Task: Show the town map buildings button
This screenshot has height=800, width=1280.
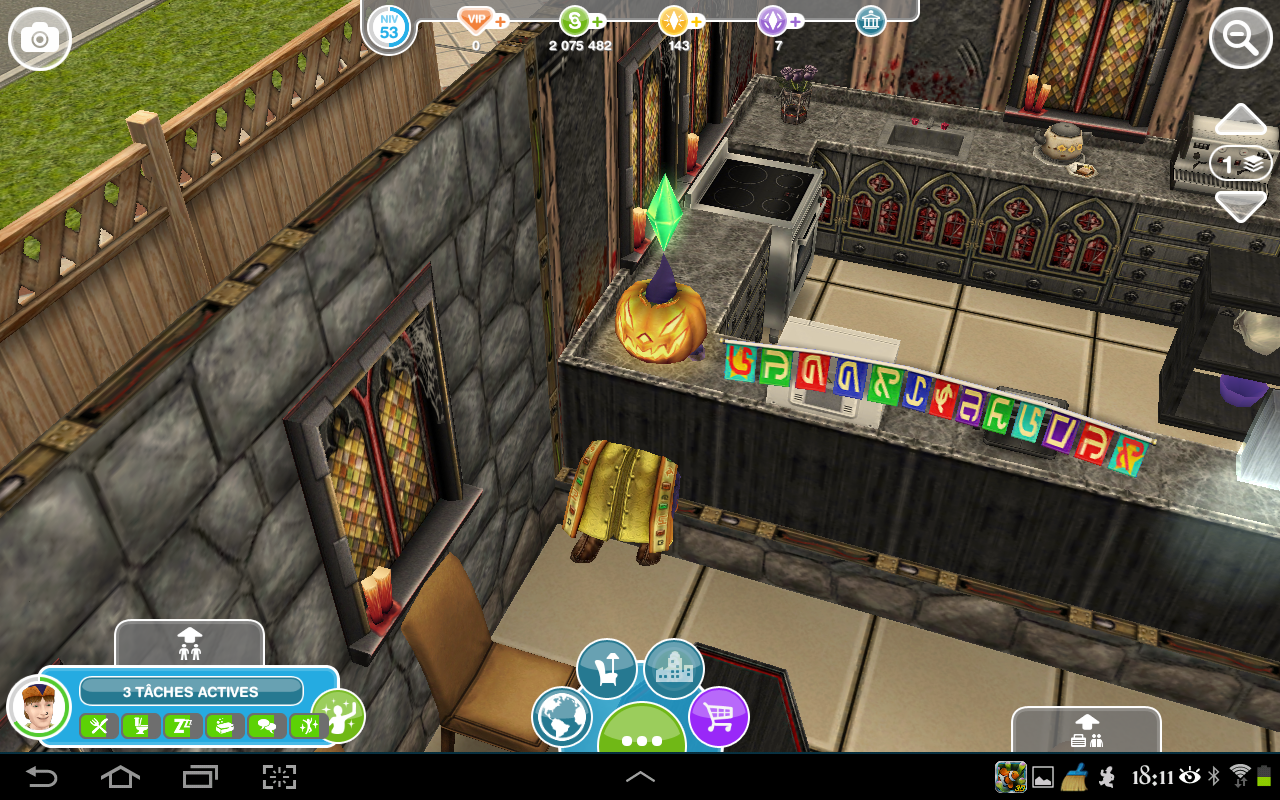Action: 673,669
